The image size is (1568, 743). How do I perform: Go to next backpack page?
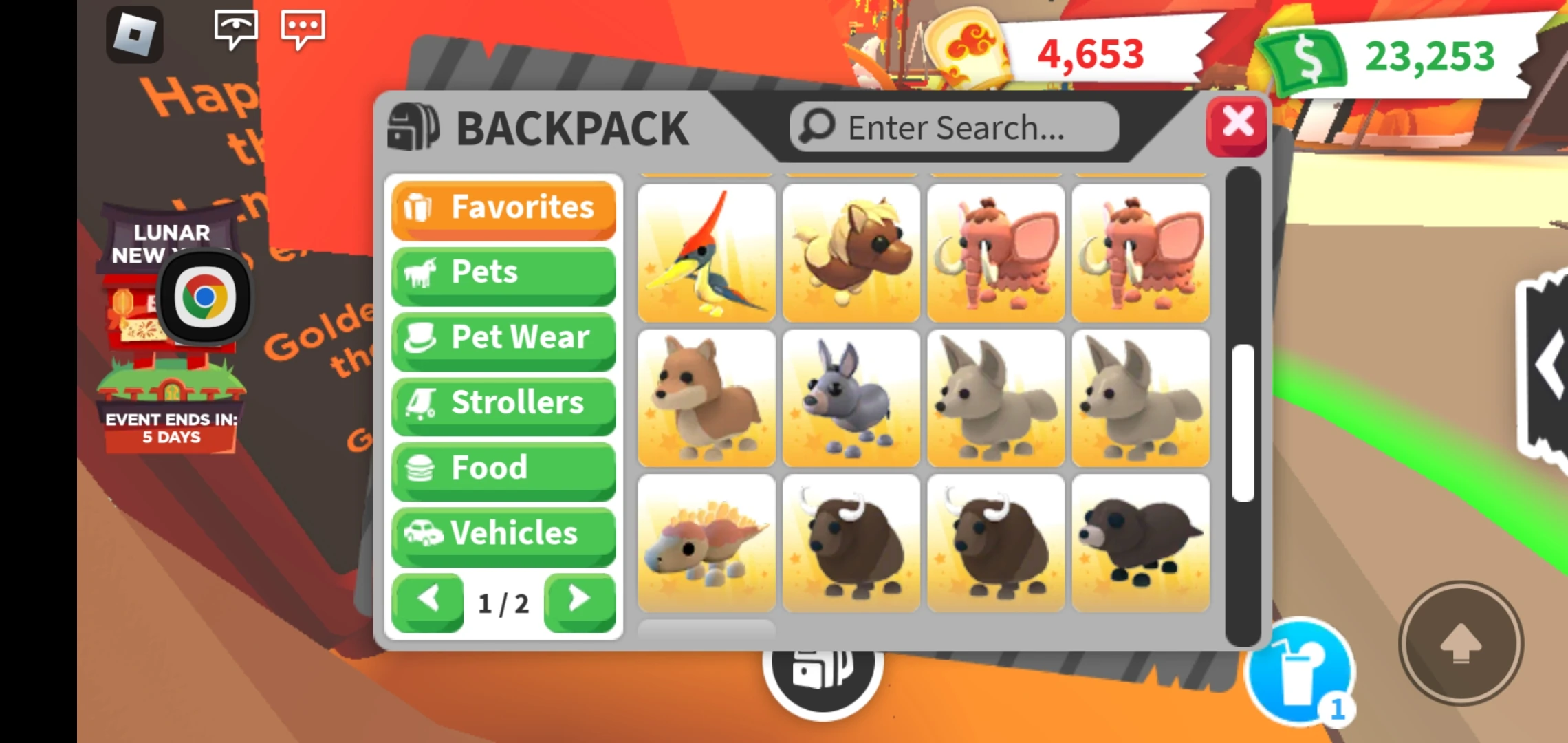pos(580,601)
